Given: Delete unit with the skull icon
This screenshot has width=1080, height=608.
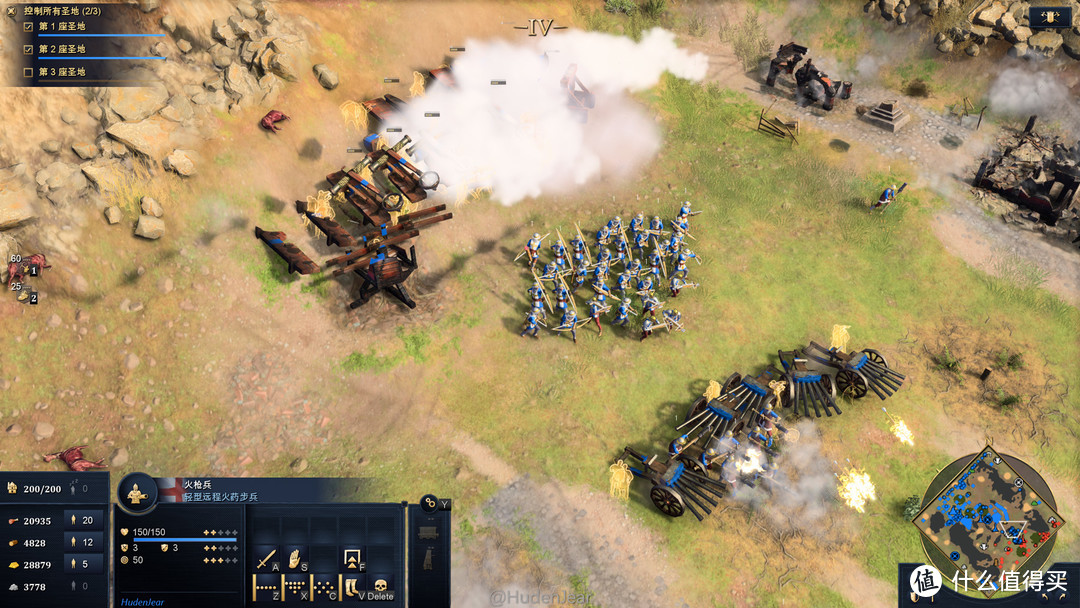Looking at the screenshot, I should 380,587.
